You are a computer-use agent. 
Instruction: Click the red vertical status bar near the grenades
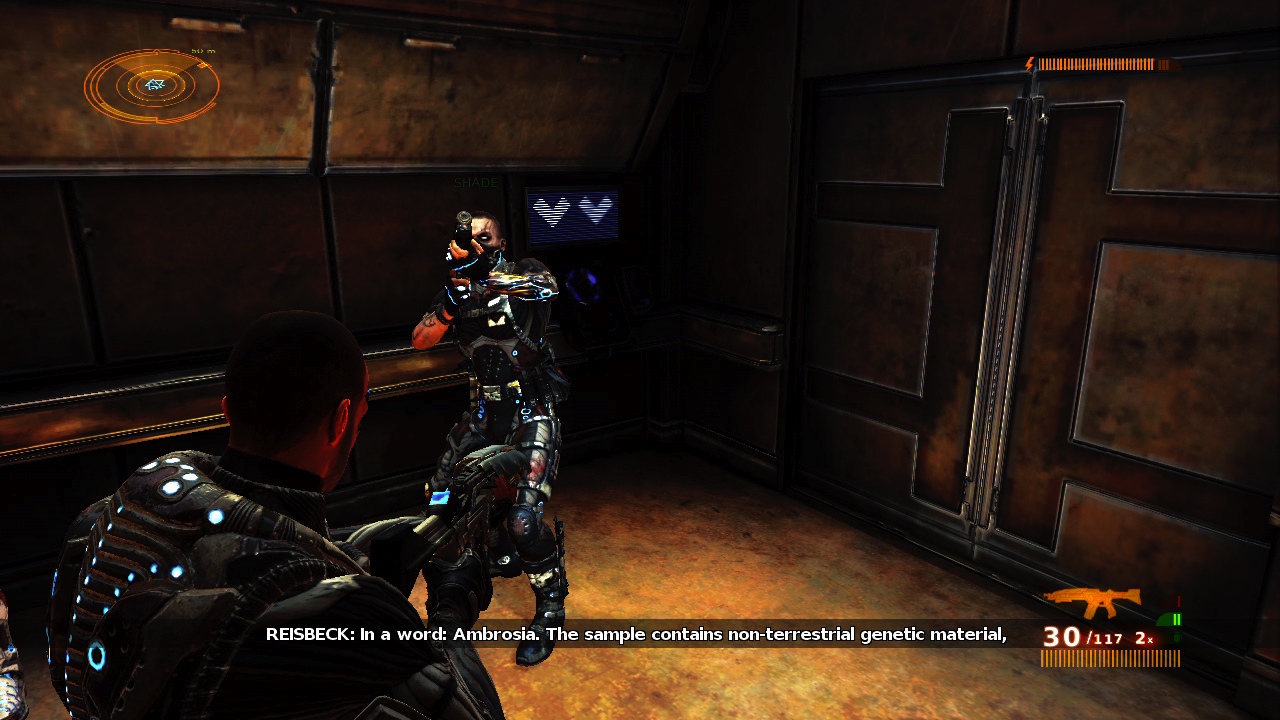(x=1178, y=601)
